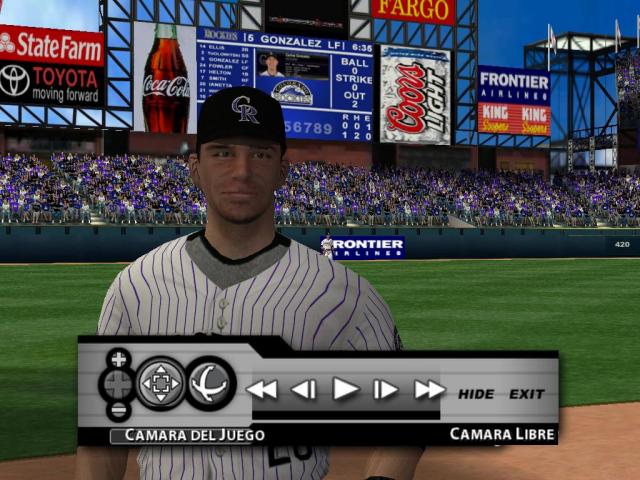
Task: Hide the replay control panel
Action: (x=476, y=394)
